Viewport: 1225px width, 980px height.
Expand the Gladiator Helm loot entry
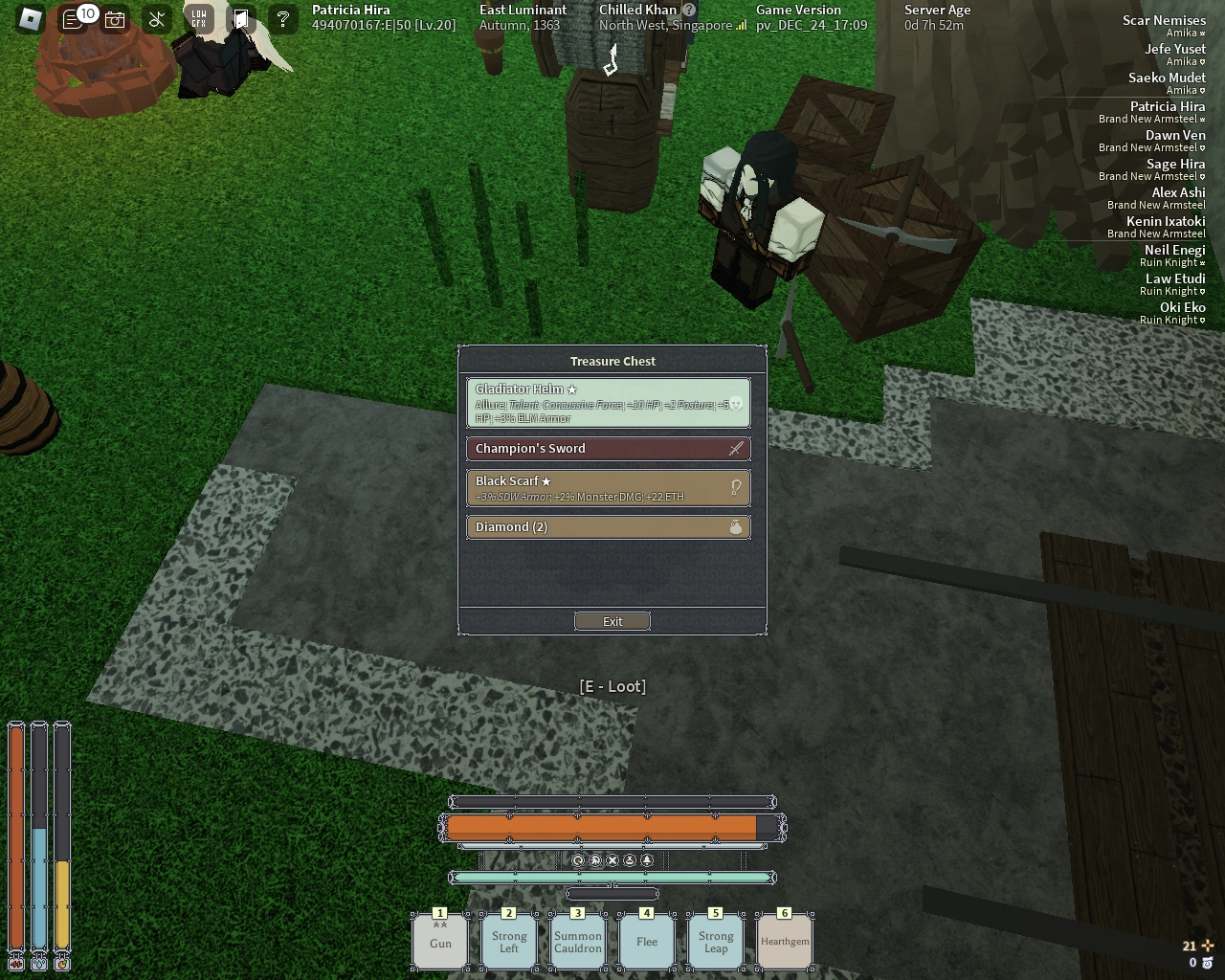(609, 403)
